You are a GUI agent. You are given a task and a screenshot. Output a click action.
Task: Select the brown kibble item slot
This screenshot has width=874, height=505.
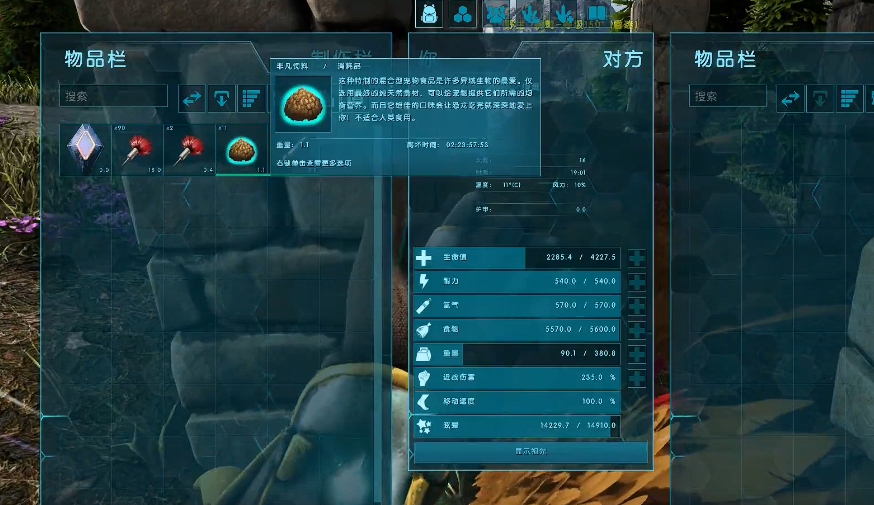point(241,149)
